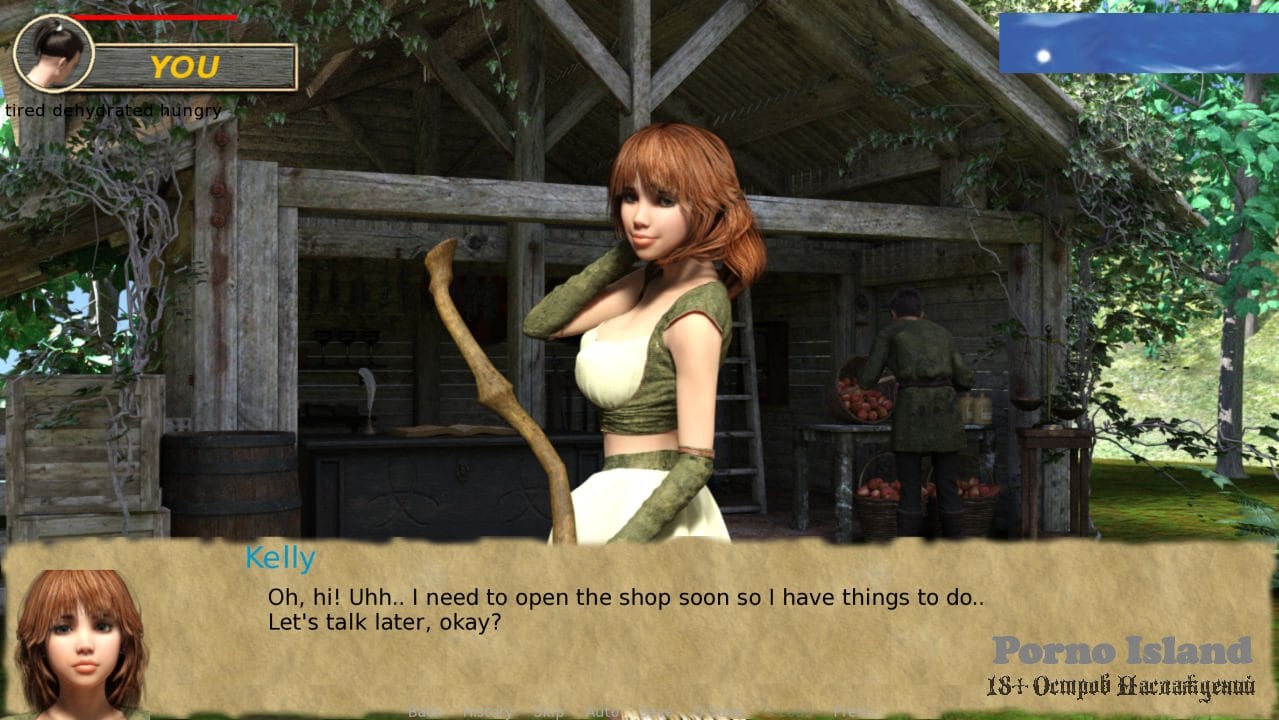Toggle Auto-advance in the quick menu

tap(603, 712)
